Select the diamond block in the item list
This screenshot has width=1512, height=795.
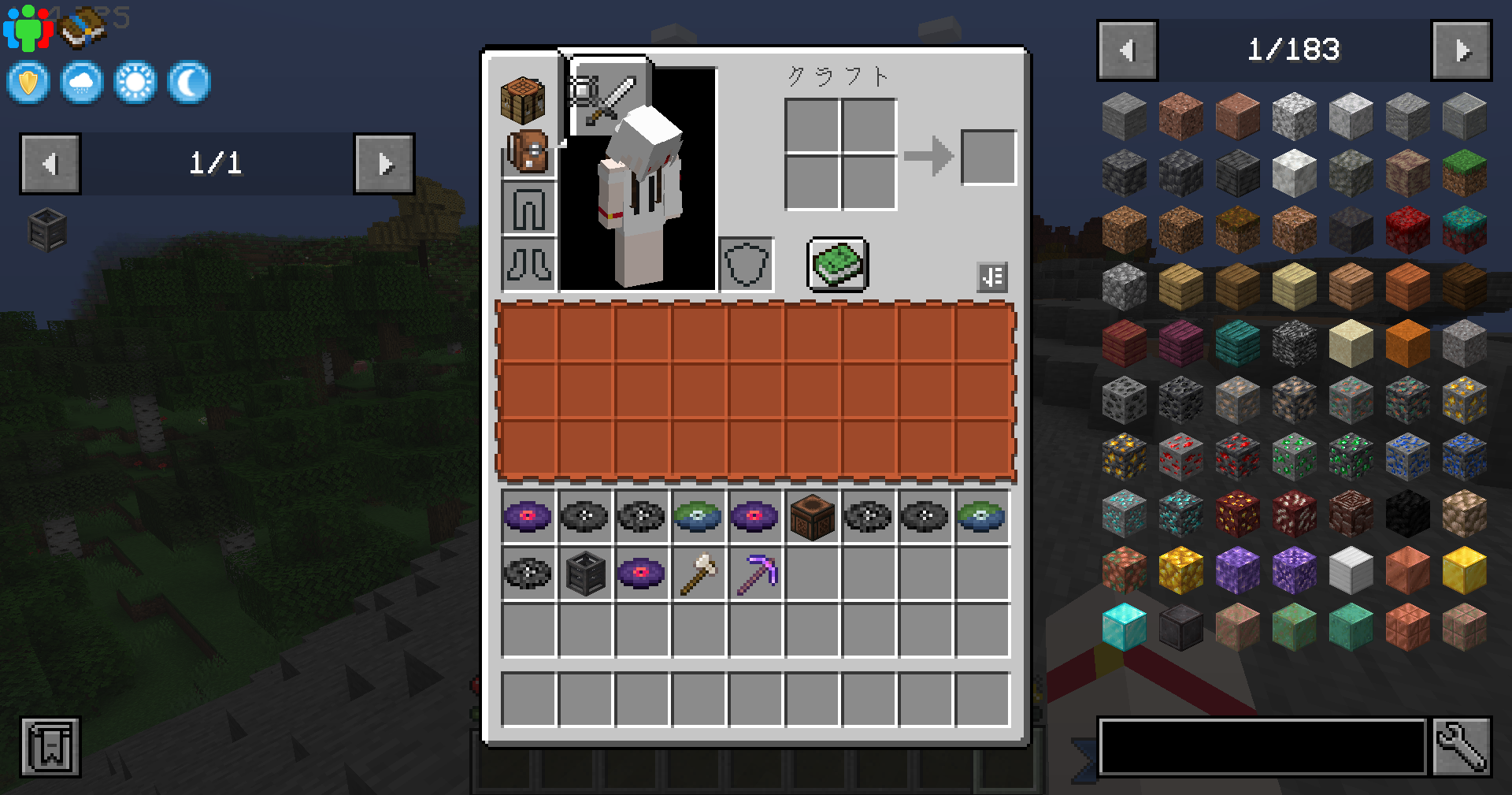point(1124,626)
